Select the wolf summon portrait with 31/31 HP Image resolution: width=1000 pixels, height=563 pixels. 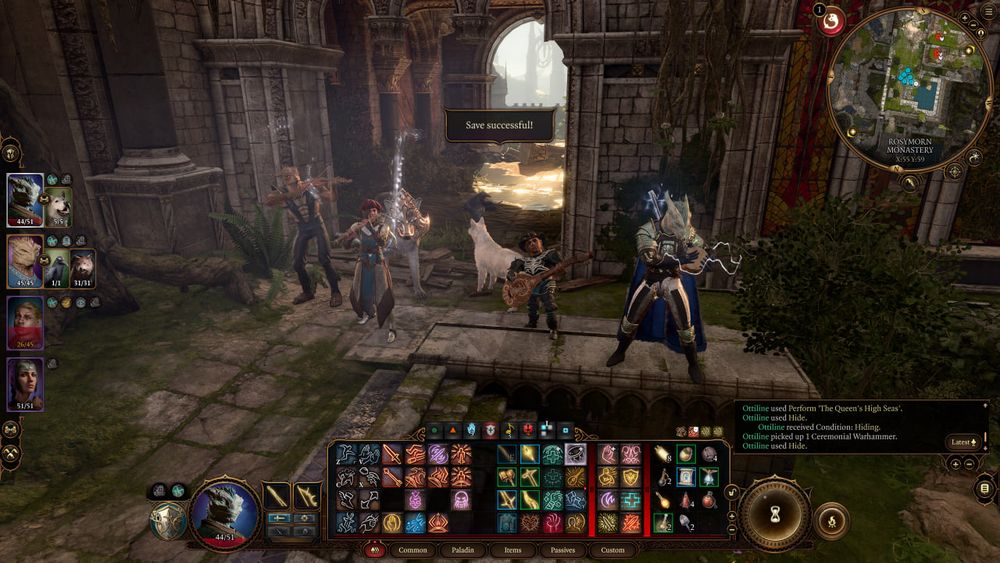(81, 267)
